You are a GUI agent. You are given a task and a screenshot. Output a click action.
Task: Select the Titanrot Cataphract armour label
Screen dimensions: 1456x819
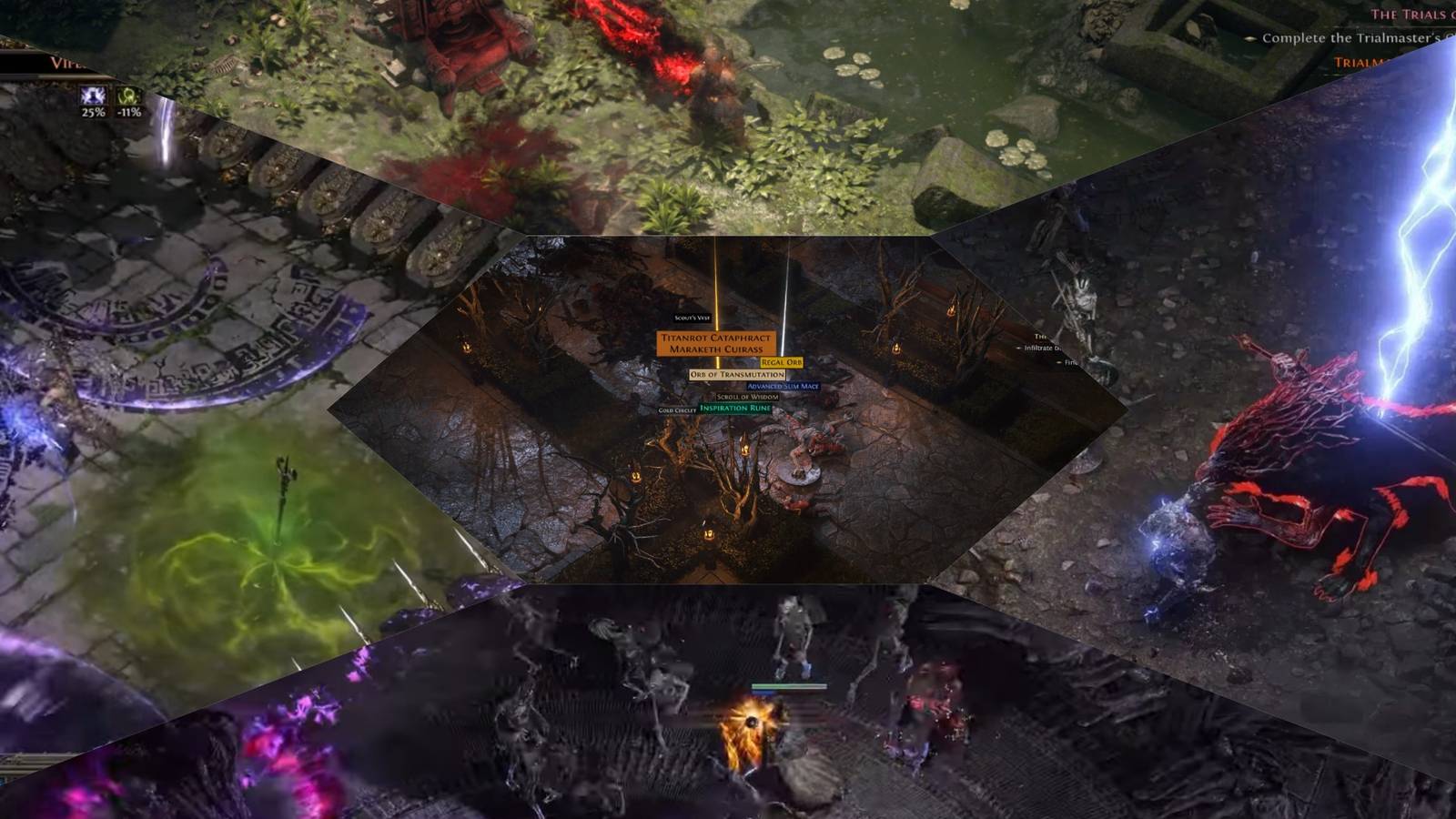pyautogui.click(x=716, y=338)
